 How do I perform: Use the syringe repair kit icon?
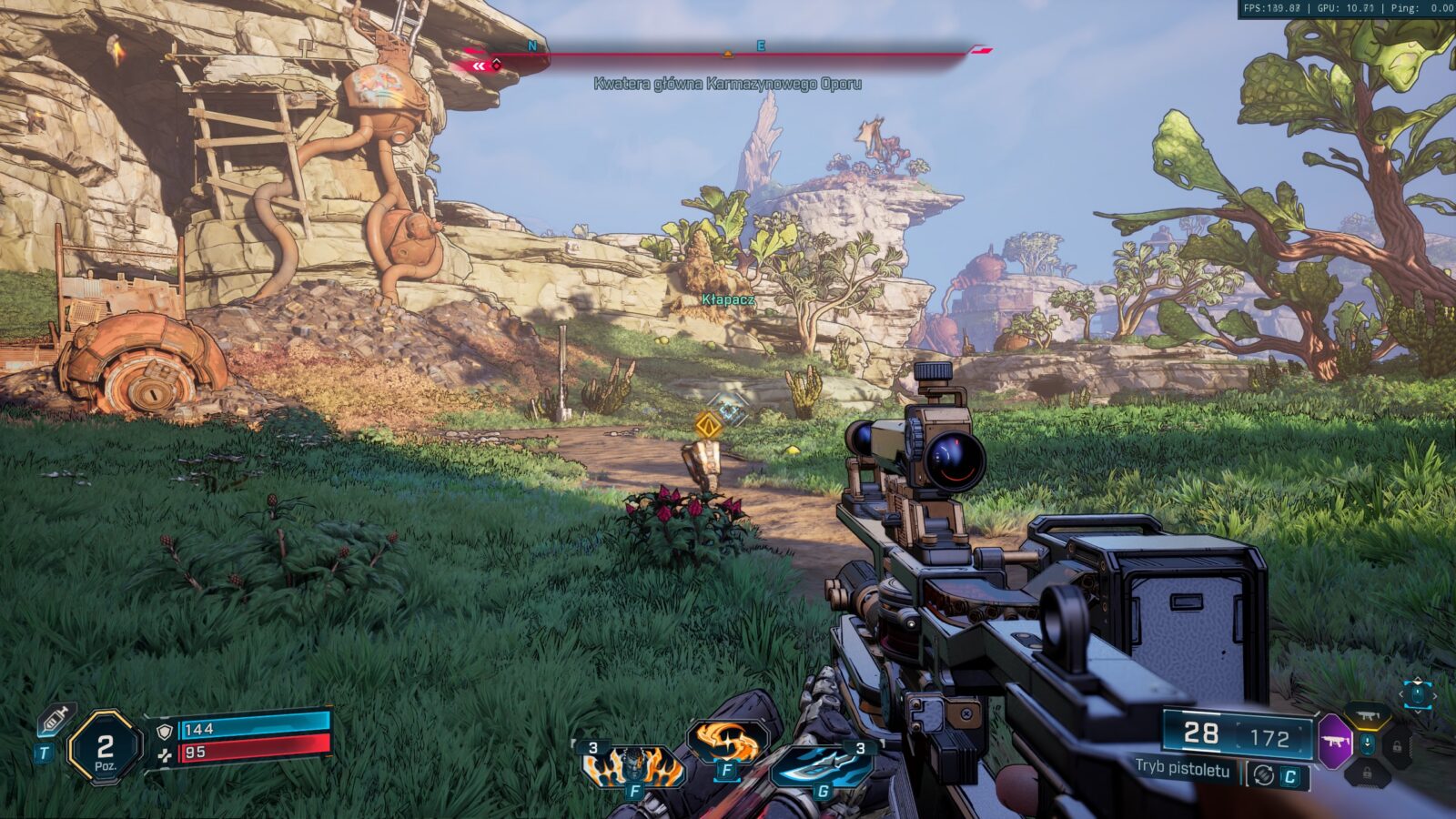tap(56, 721)
